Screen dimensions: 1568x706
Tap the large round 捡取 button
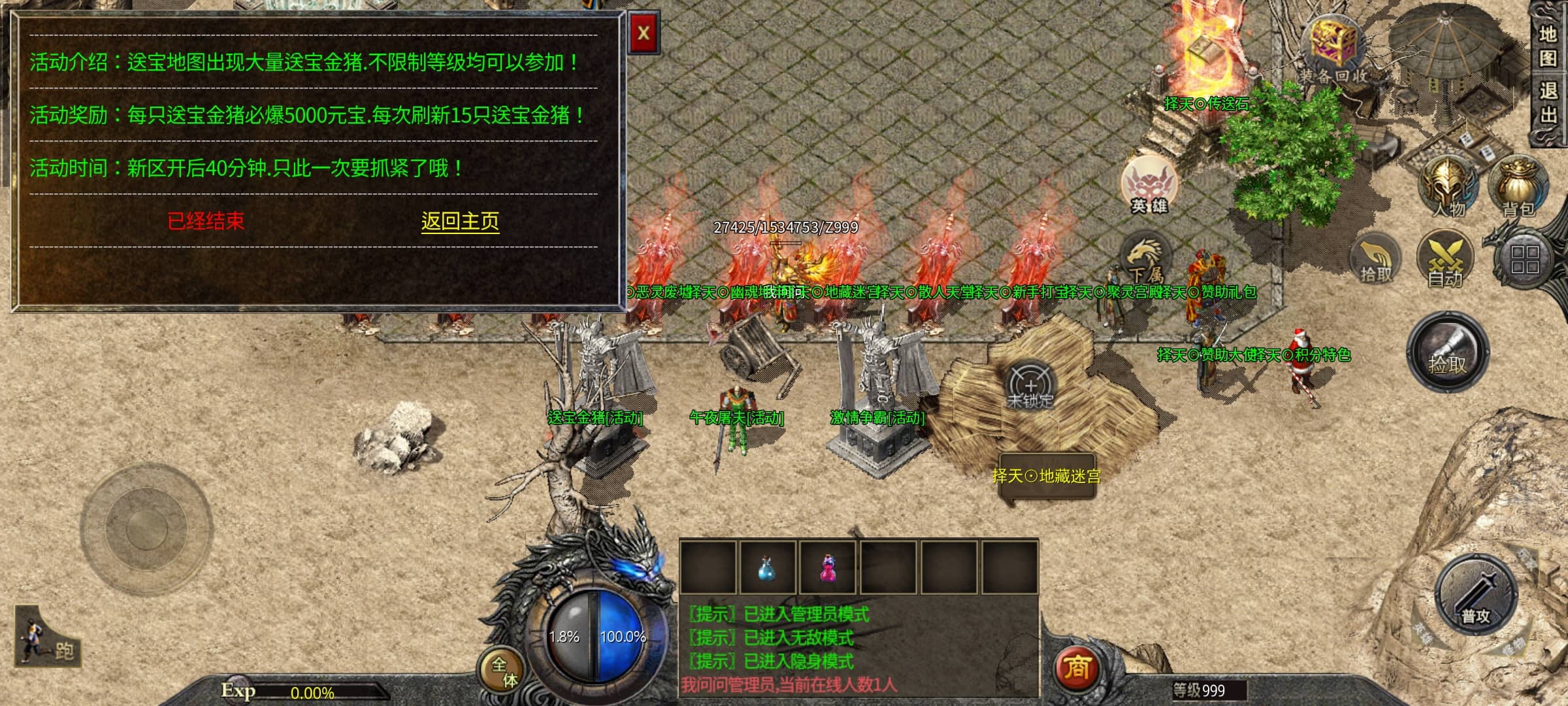[x=1447, y=353]
